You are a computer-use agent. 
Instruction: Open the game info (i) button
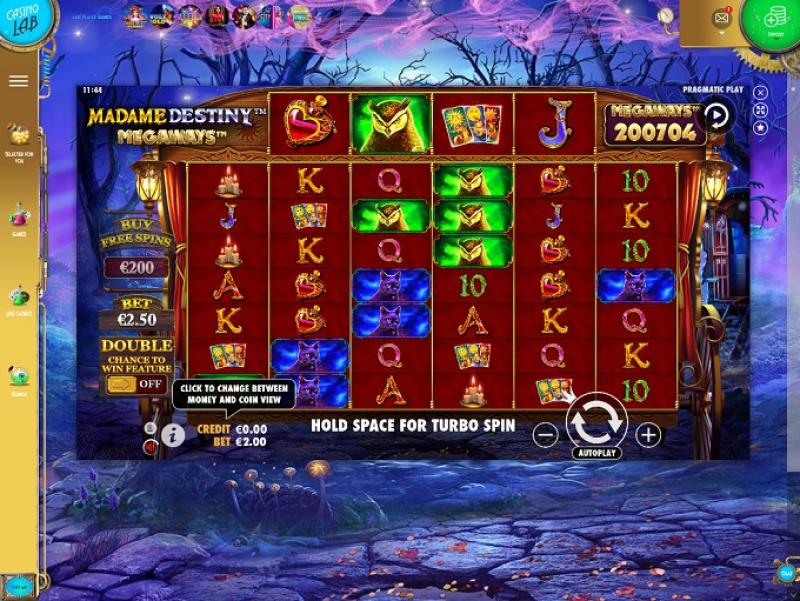[173, 435]
